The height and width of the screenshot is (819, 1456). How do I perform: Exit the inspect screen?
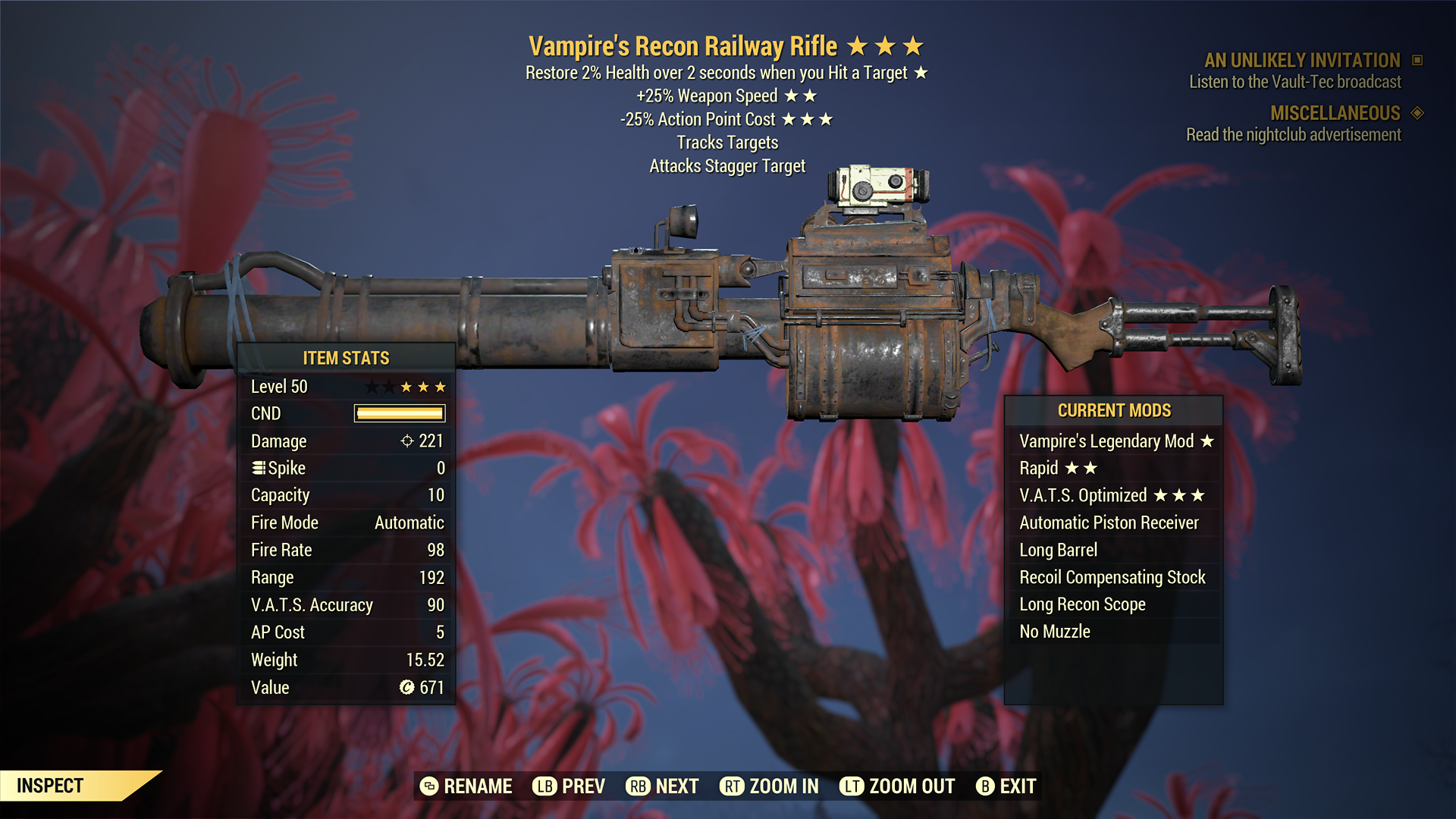click(1006, 786)
